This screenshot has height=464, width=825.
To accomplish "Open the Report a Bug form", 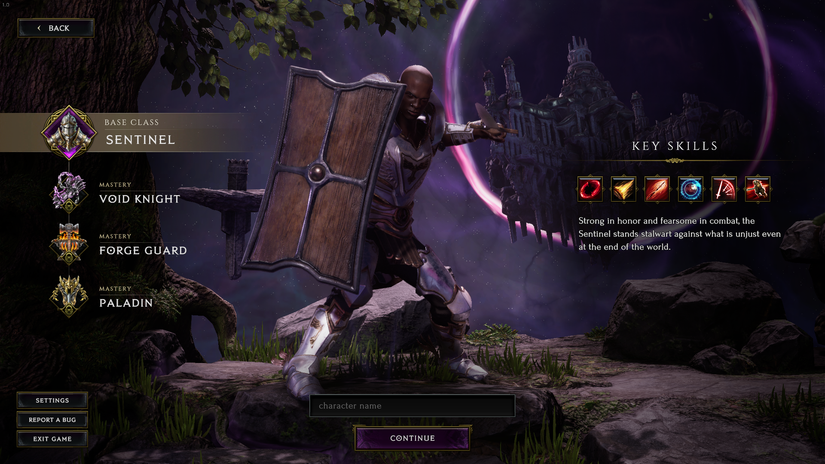I will click(x=52, y=419).
